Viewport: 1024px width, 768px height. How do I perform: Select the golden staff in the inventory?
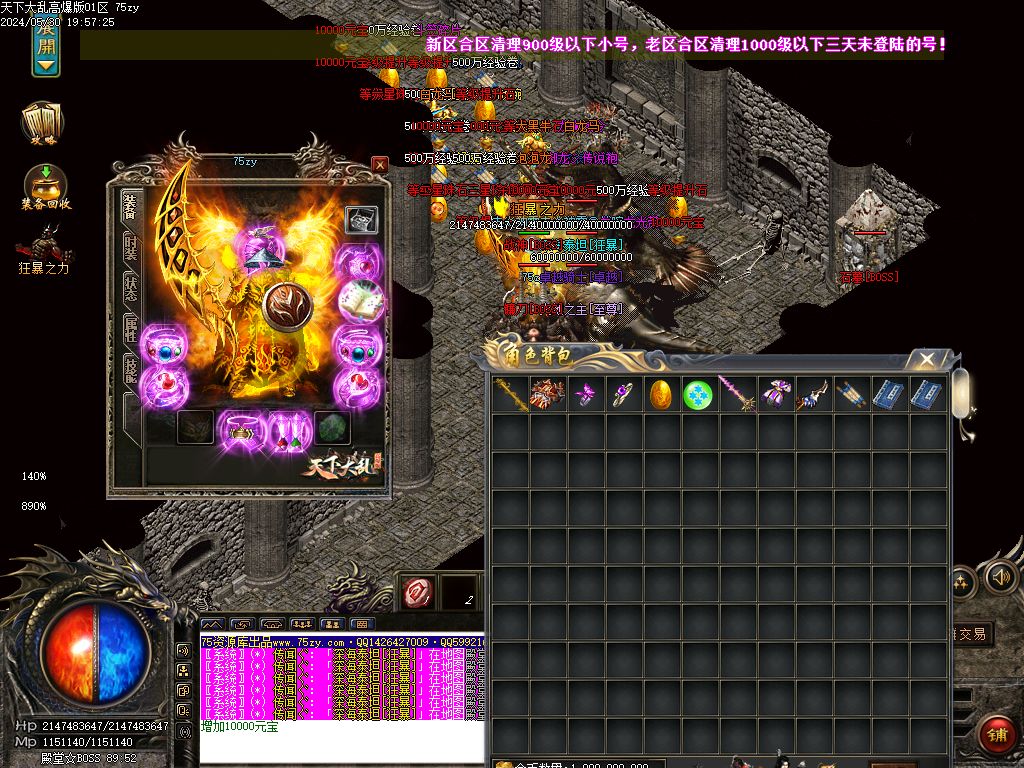click(509, 394)
